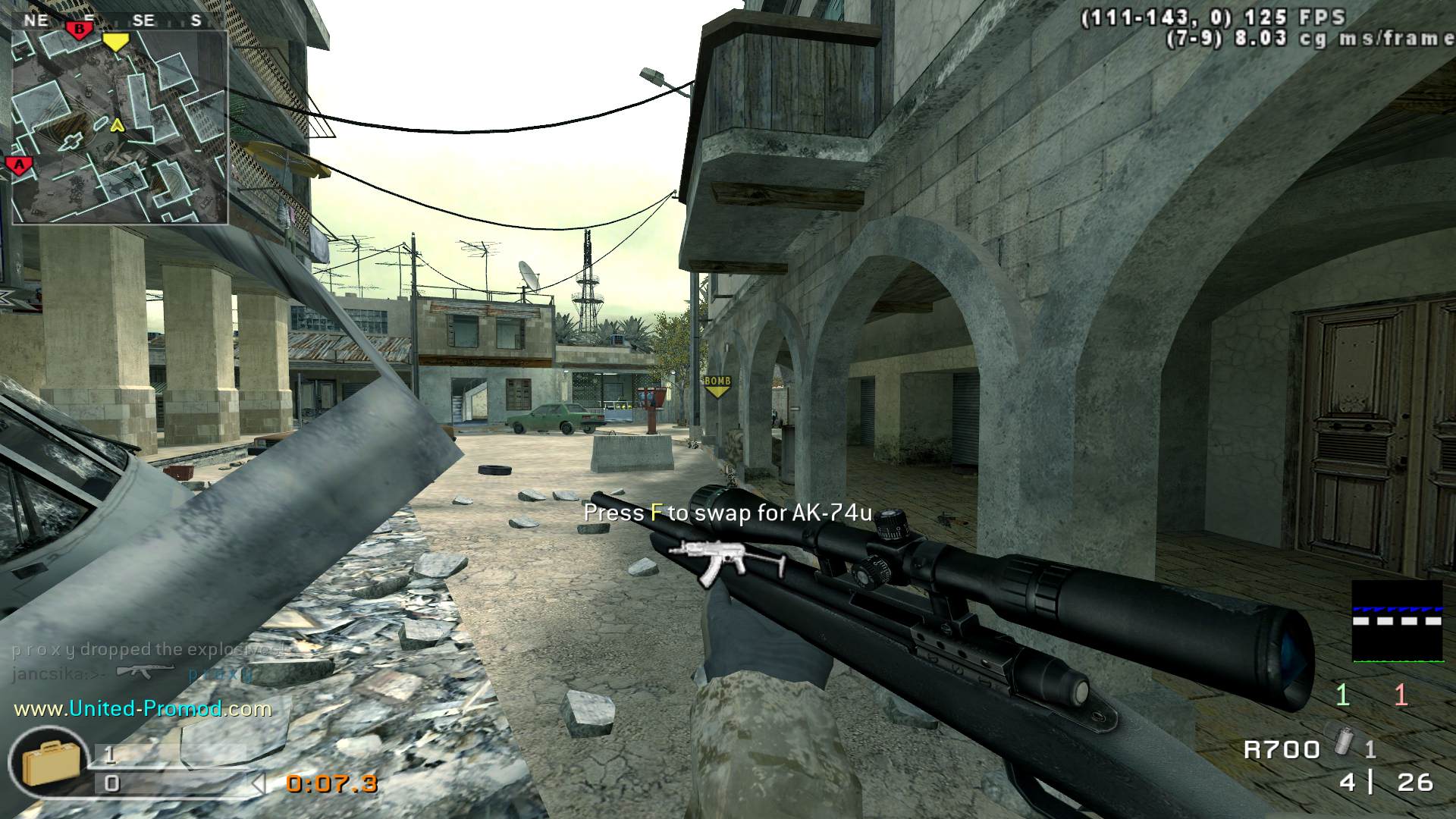Click the yellow player arrow on the minimap
The image size is (1456, 819).
coord(117,125)
